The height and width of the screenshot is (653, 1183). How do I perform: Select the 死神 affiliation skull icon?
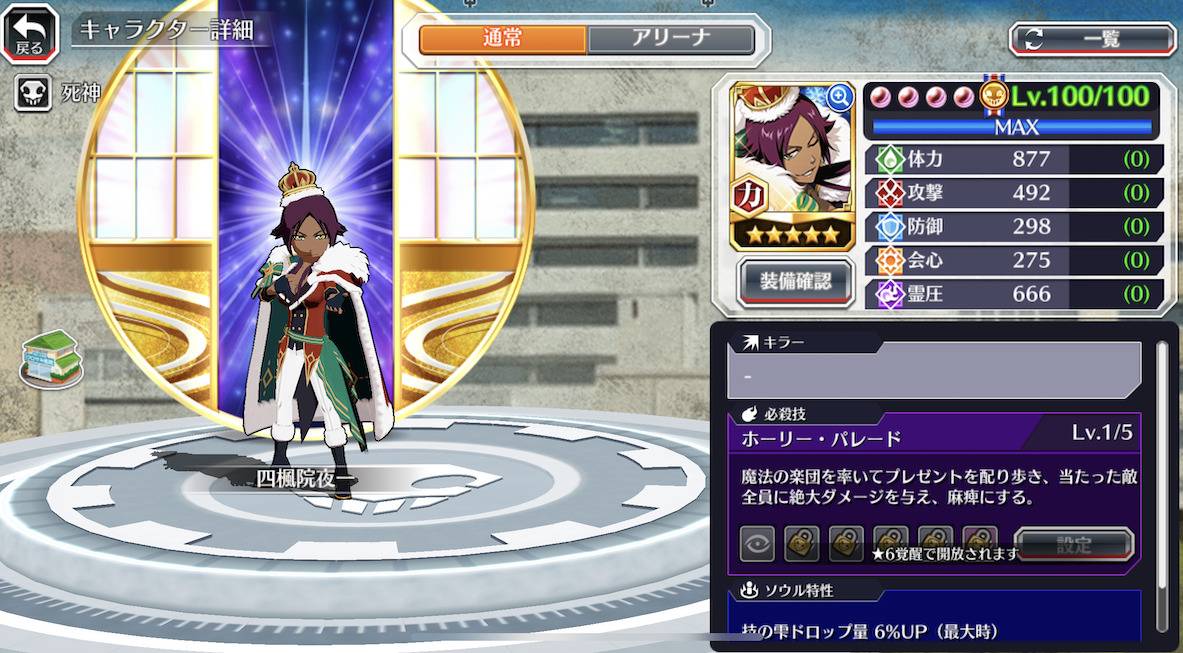pyautogui.click(x=32, y=94)
